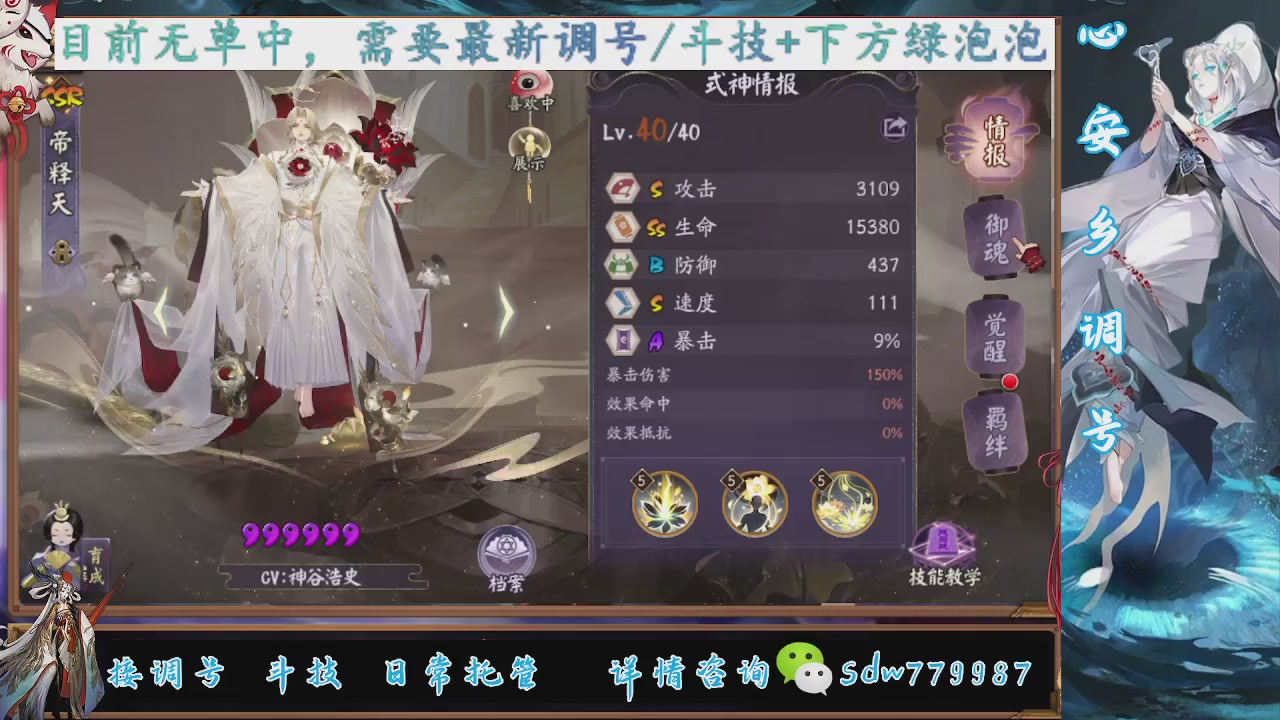The width and height of the screenshot is (1280, 720).
Task: Tap the middle level-5 skill icon
Action: 754,505
